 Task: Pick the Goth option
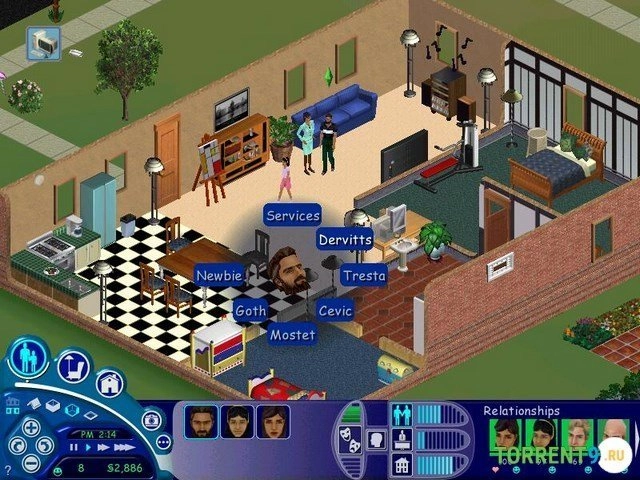coord(251,311)
